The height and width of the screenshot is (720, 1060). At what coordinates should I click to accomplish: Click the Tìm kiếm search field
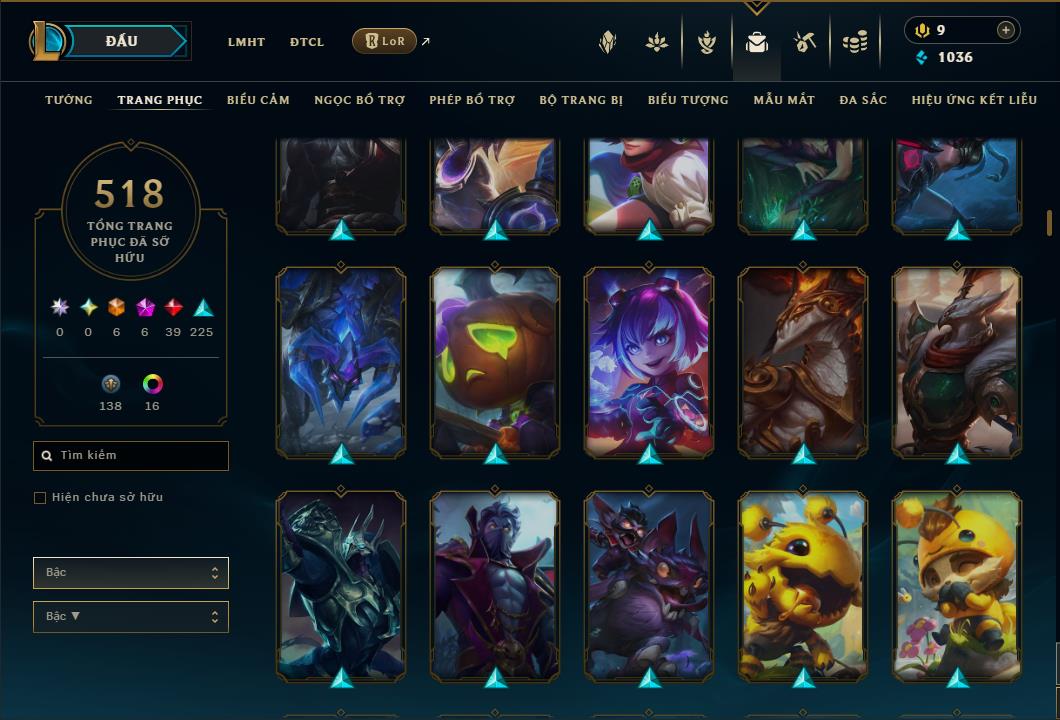131,456
